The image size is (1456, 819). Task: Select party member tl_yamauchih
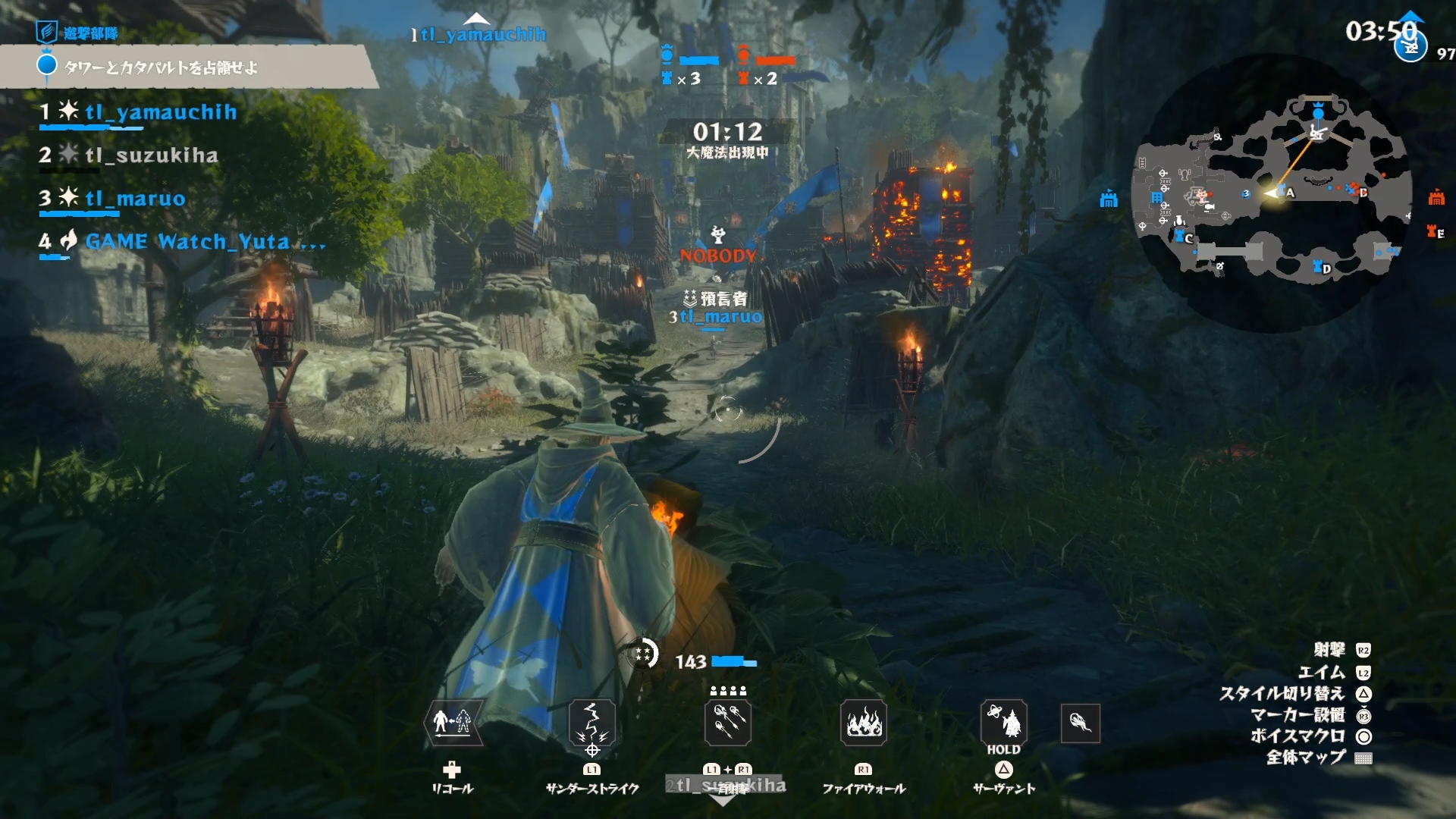click(160, 112)
